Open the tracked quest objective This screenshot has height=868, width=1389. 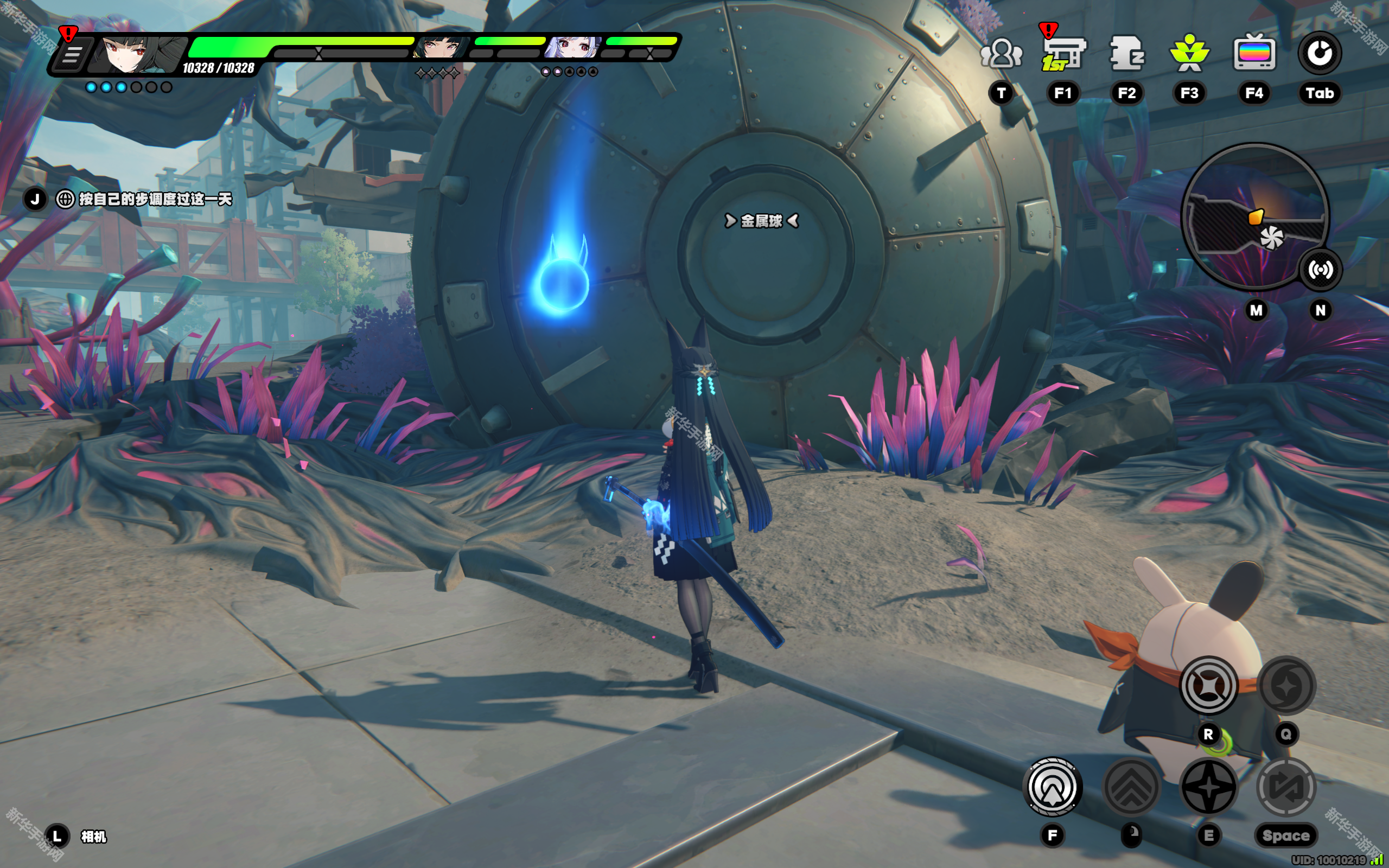tap(155, 199)
